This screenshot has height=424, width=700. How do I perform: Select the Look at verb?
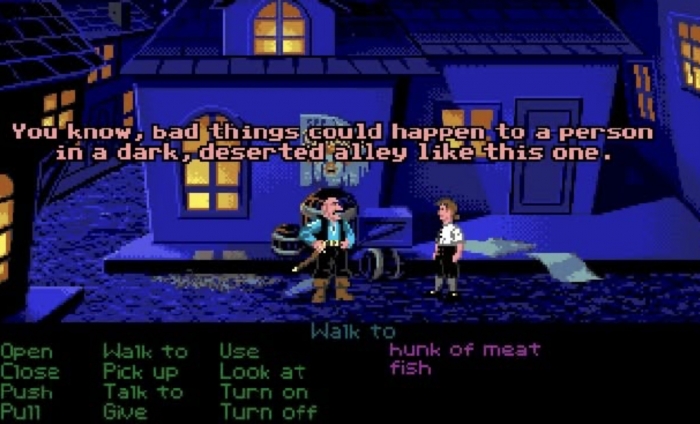[x=262, y=372]
